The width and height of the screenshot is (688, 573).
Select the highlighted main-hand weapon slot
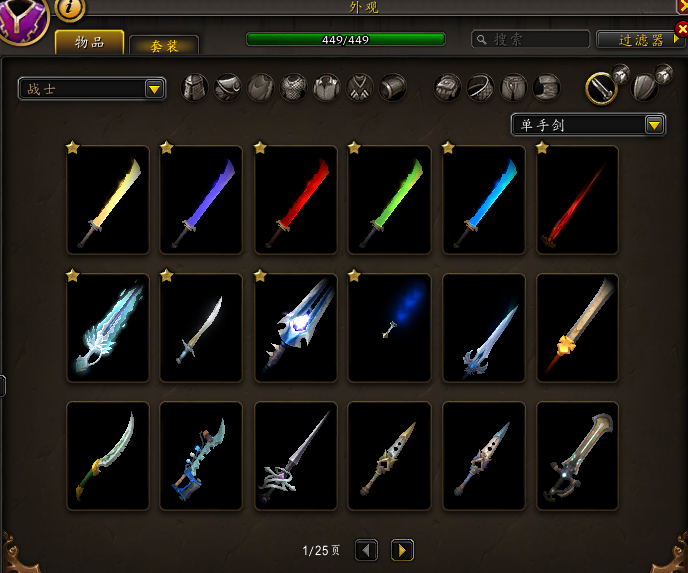pos(600,88)
